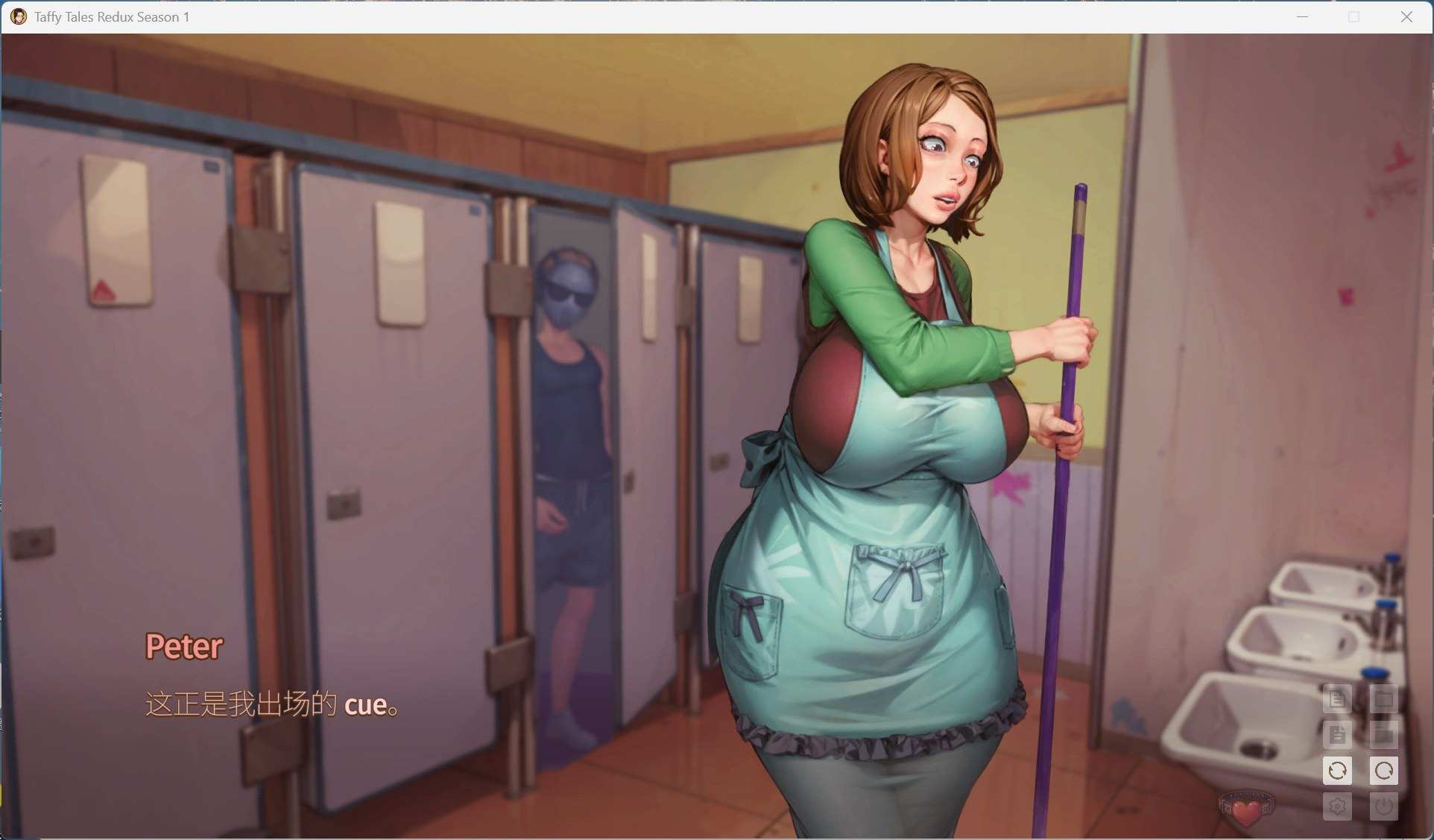Open settings with the gear icon
The image size is (1434, 840).
click(1337, 806)
